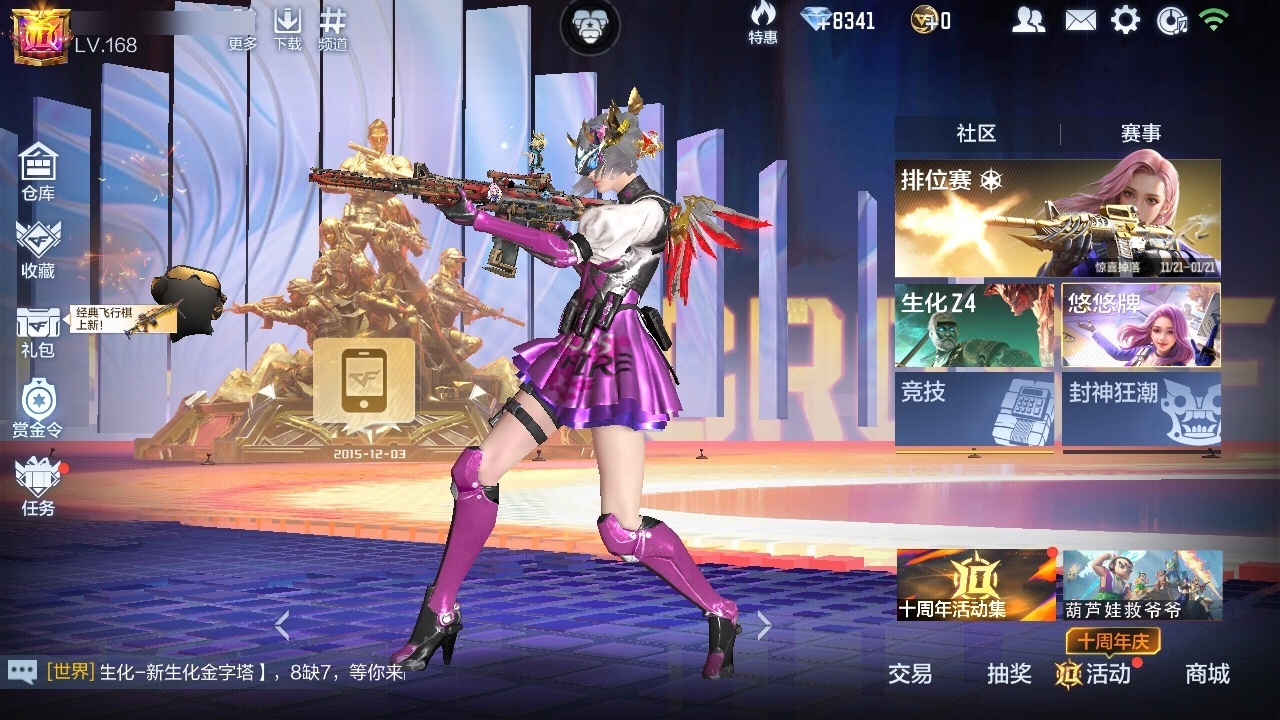
Task: Open the 频道 channel selector
Action: pos(333,28)
